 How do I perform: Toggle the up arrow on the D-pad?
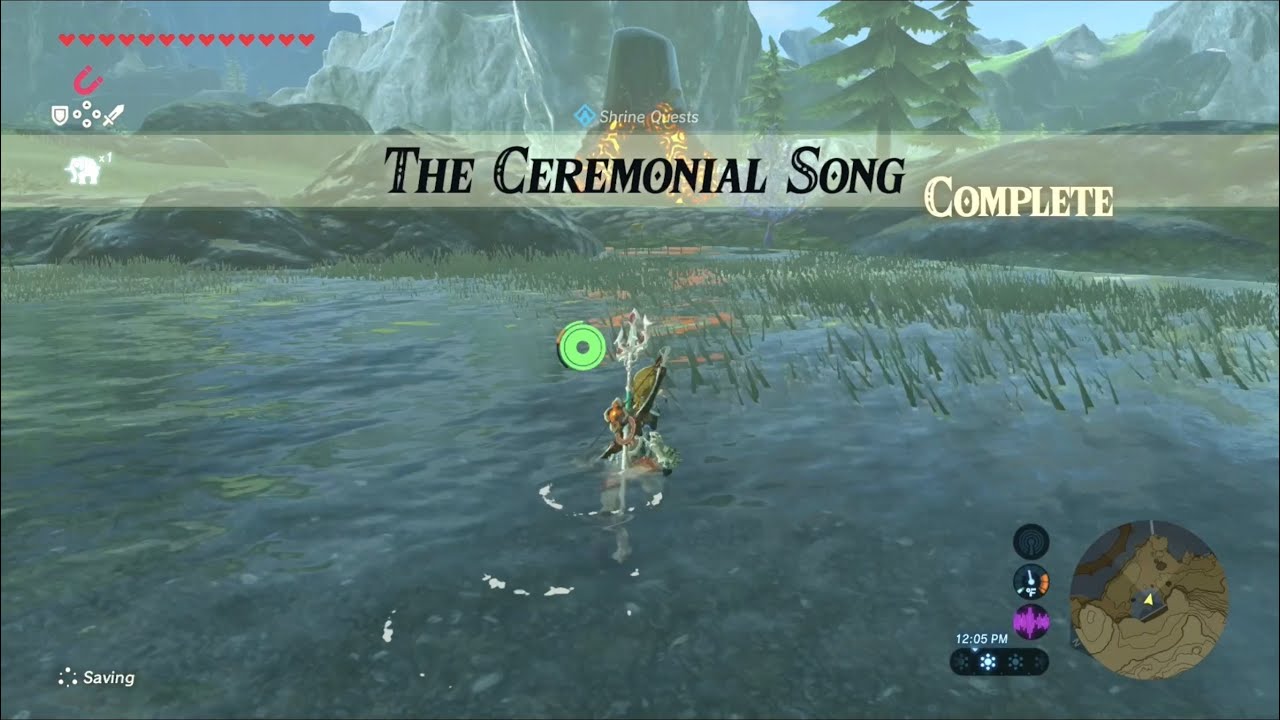86,105
